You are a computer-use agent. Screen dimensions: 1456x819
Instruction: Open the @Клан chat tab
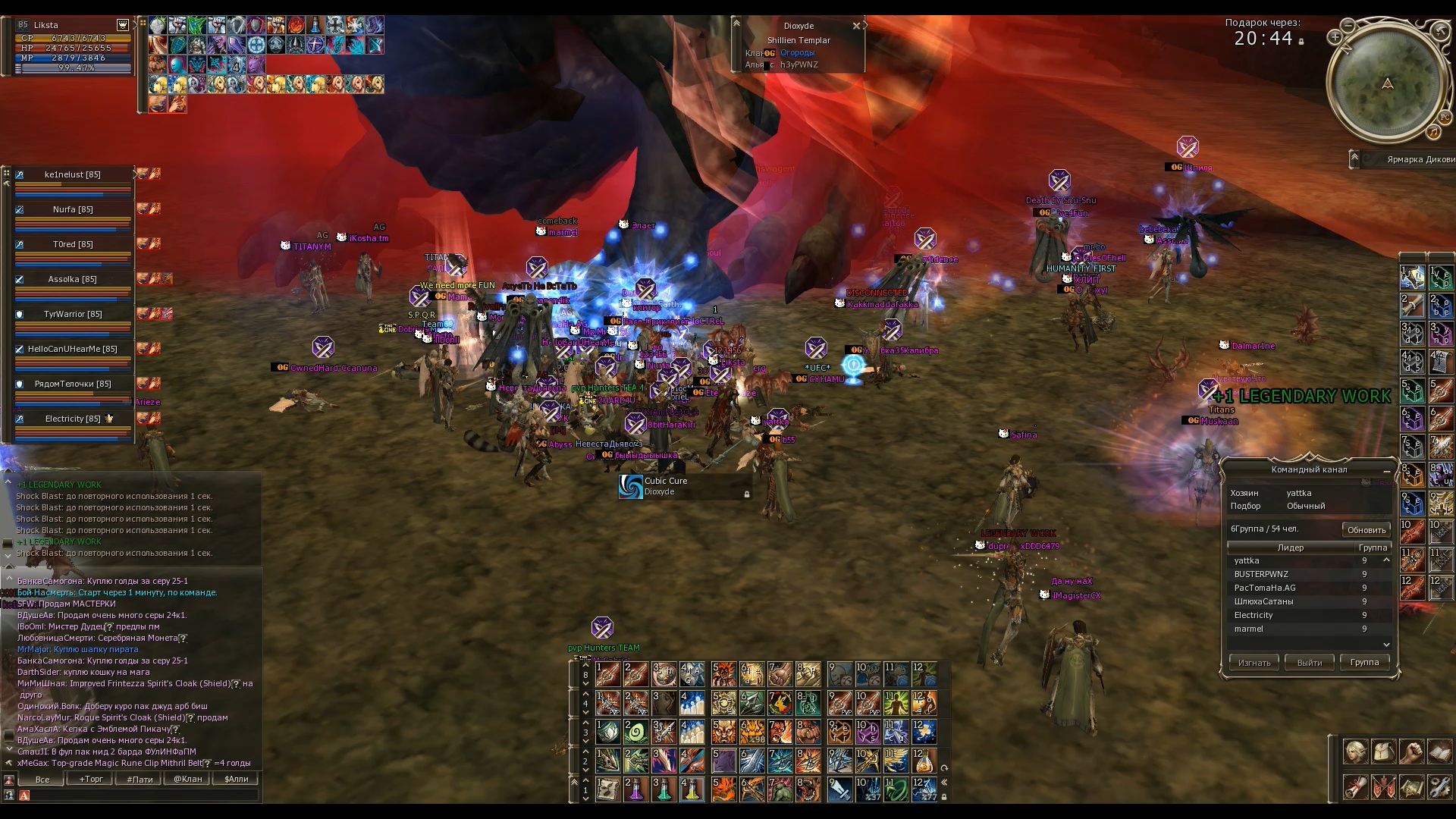(187, 779)
